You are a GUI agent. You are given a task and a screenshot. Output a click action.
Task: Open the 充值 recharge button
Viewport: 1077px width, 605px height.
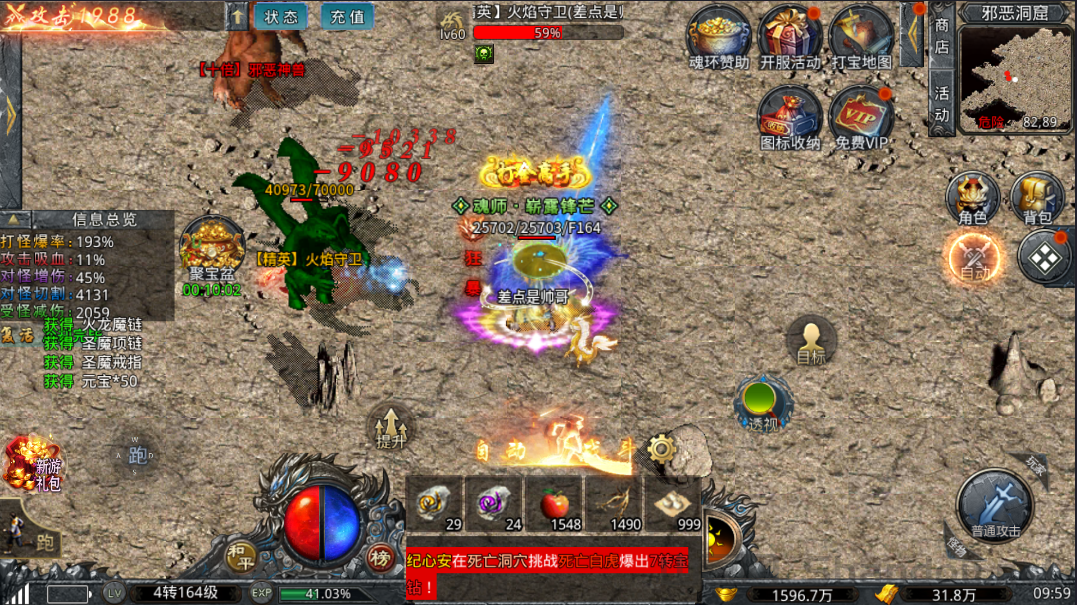pos(347,17)
